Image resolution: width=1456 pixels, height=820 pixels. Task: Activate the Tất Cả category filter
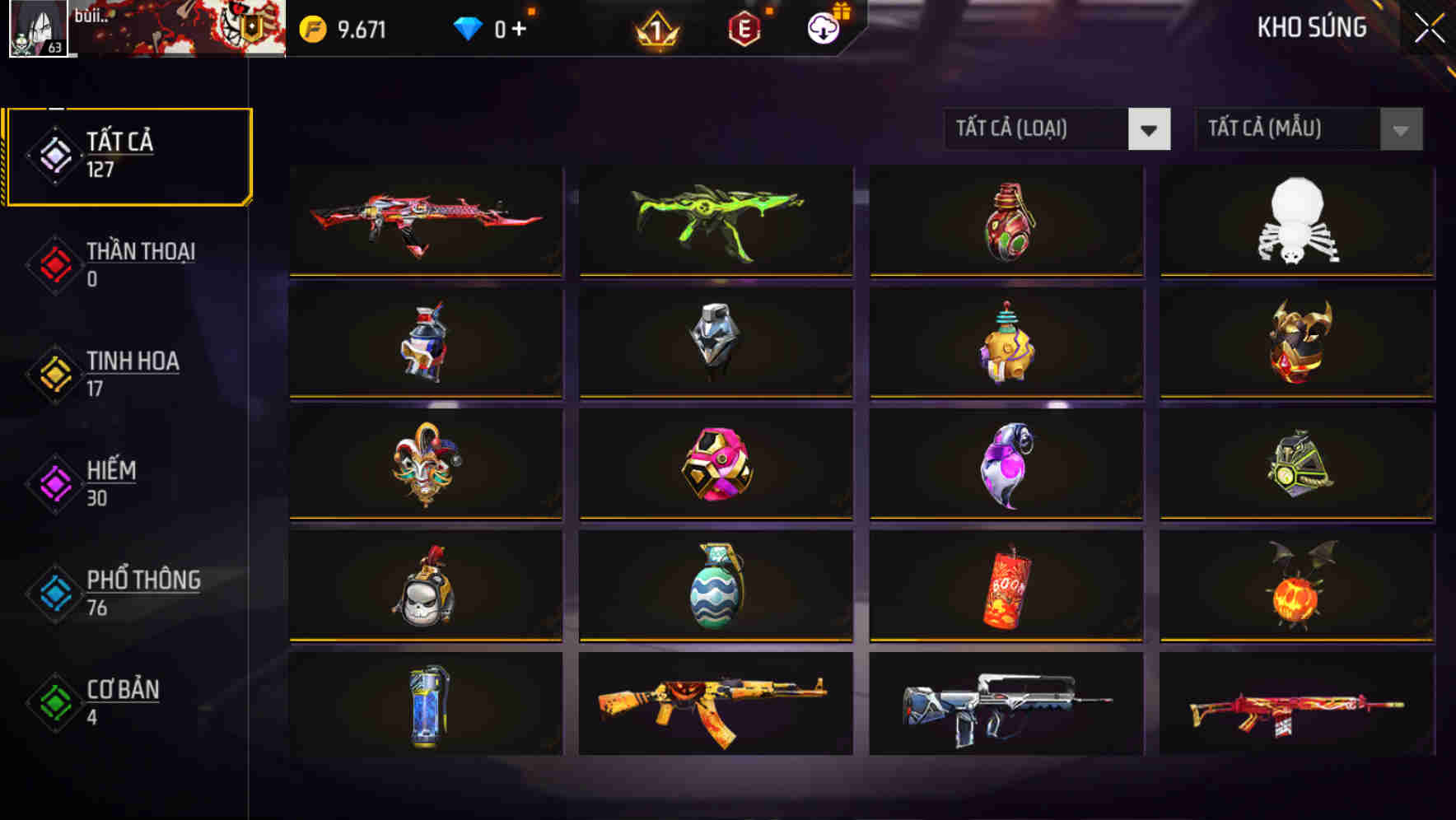tap(128, 153)
